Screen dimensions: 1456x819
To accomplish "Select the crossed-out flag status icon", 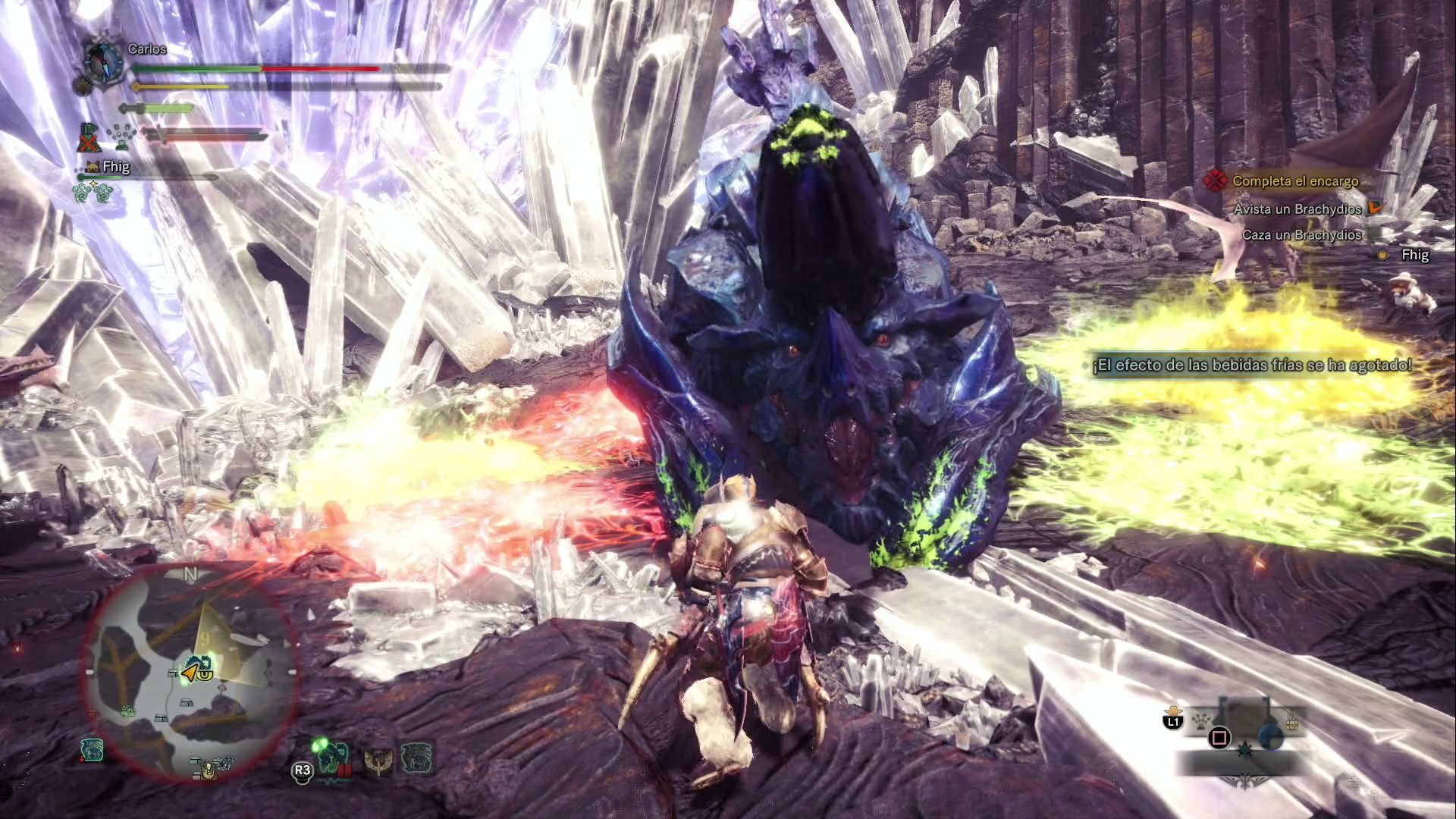I will pos(89,138).
